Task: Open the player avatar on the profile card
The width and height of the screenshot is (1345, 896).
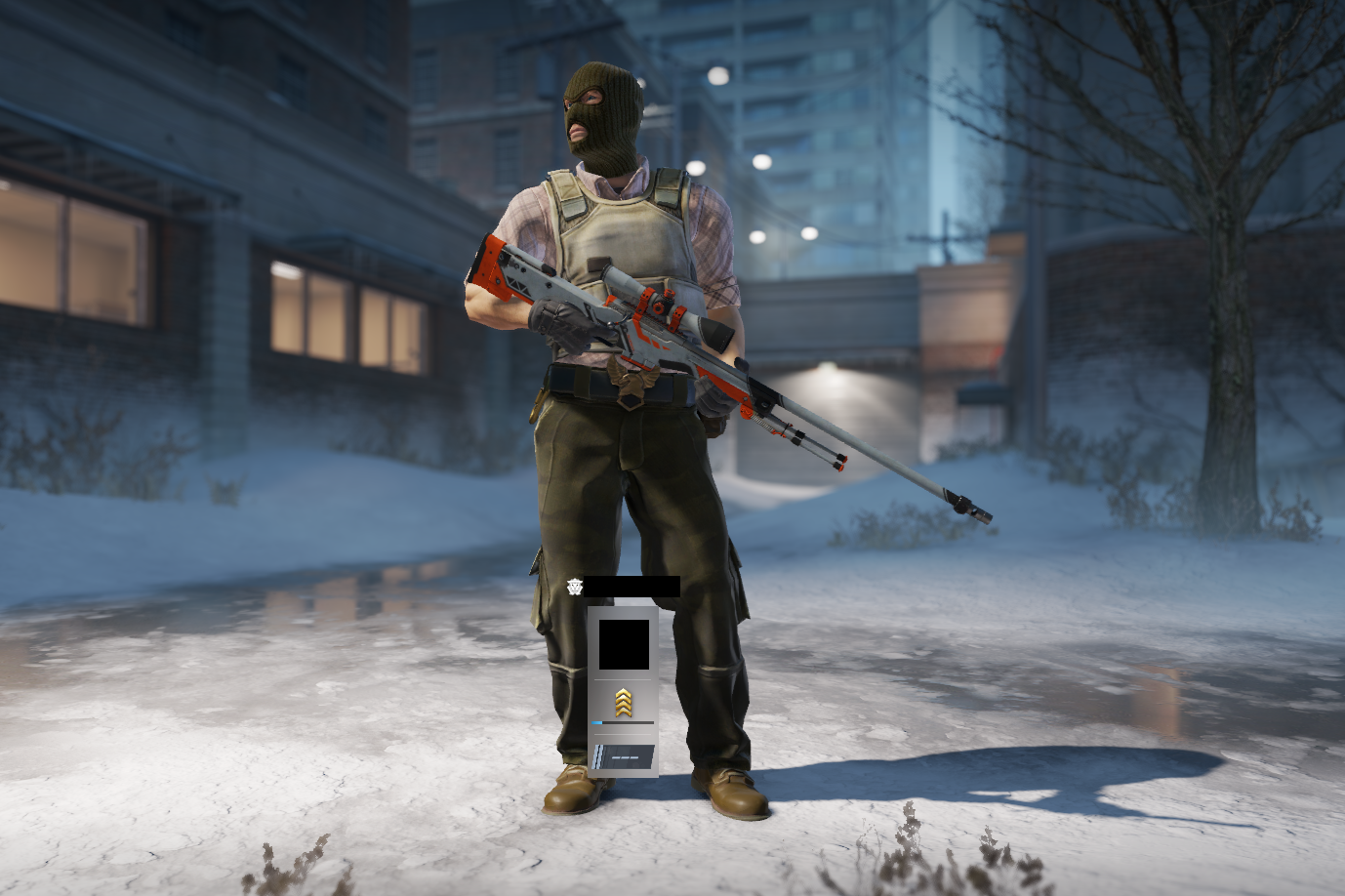Action: click(x=624, y=644)
